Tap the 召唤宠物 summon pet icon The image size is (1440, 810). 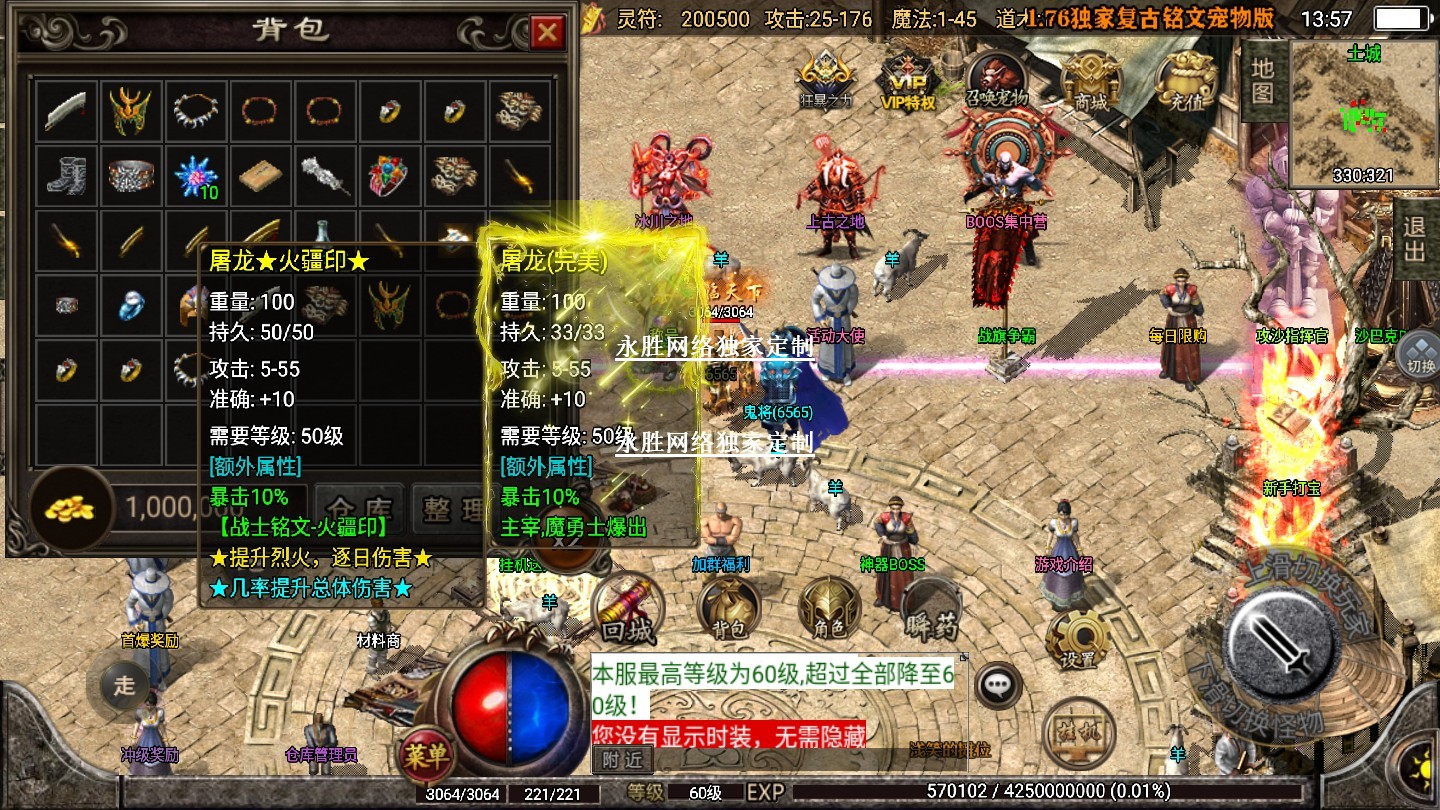point(996,78)
